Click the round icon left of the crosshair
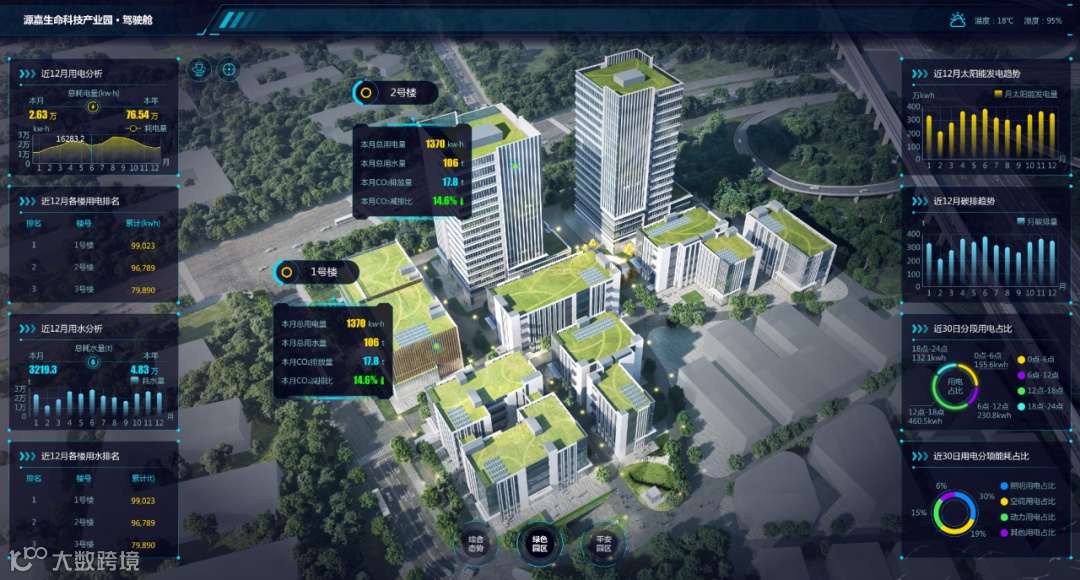Image resolution: width=1080 pixels, height=580 pixels. (x=200, y=69)
